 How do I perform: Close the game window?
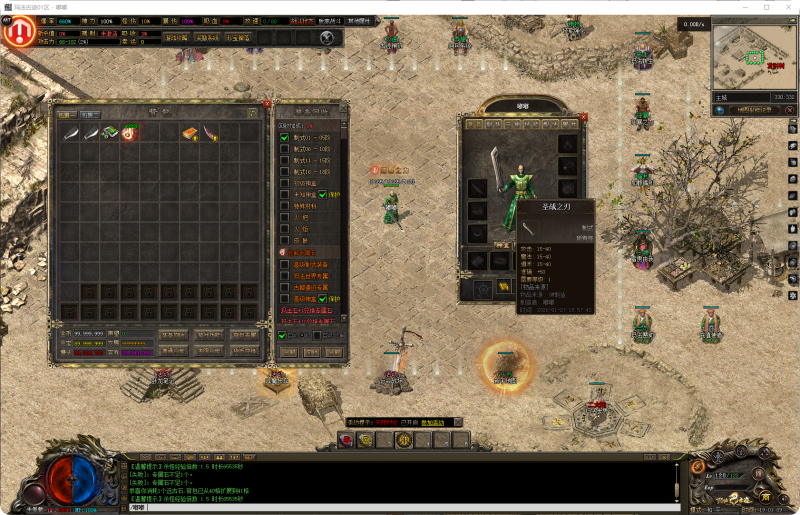786,7
